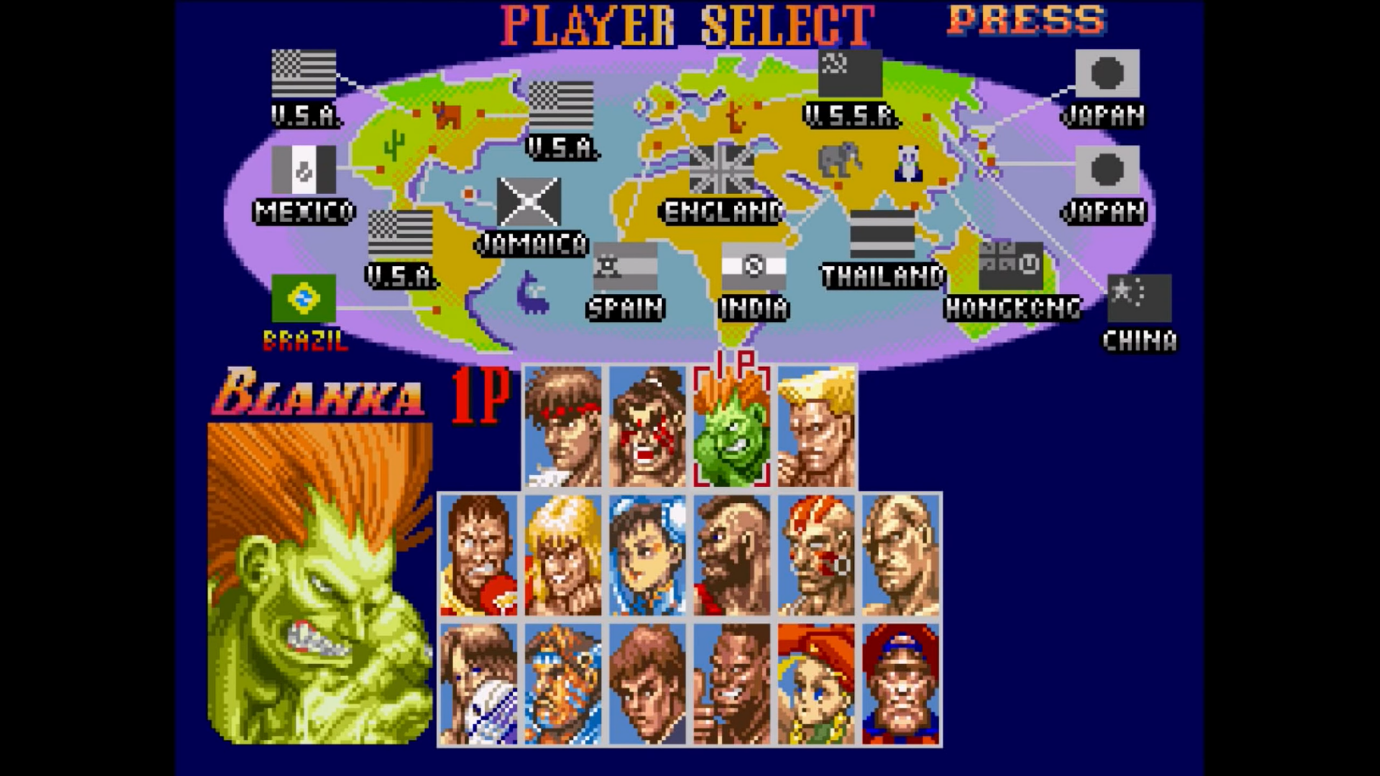Screen dimensions: 1380x776
Task: Click the China flag icon
Action: (1139, 295)
